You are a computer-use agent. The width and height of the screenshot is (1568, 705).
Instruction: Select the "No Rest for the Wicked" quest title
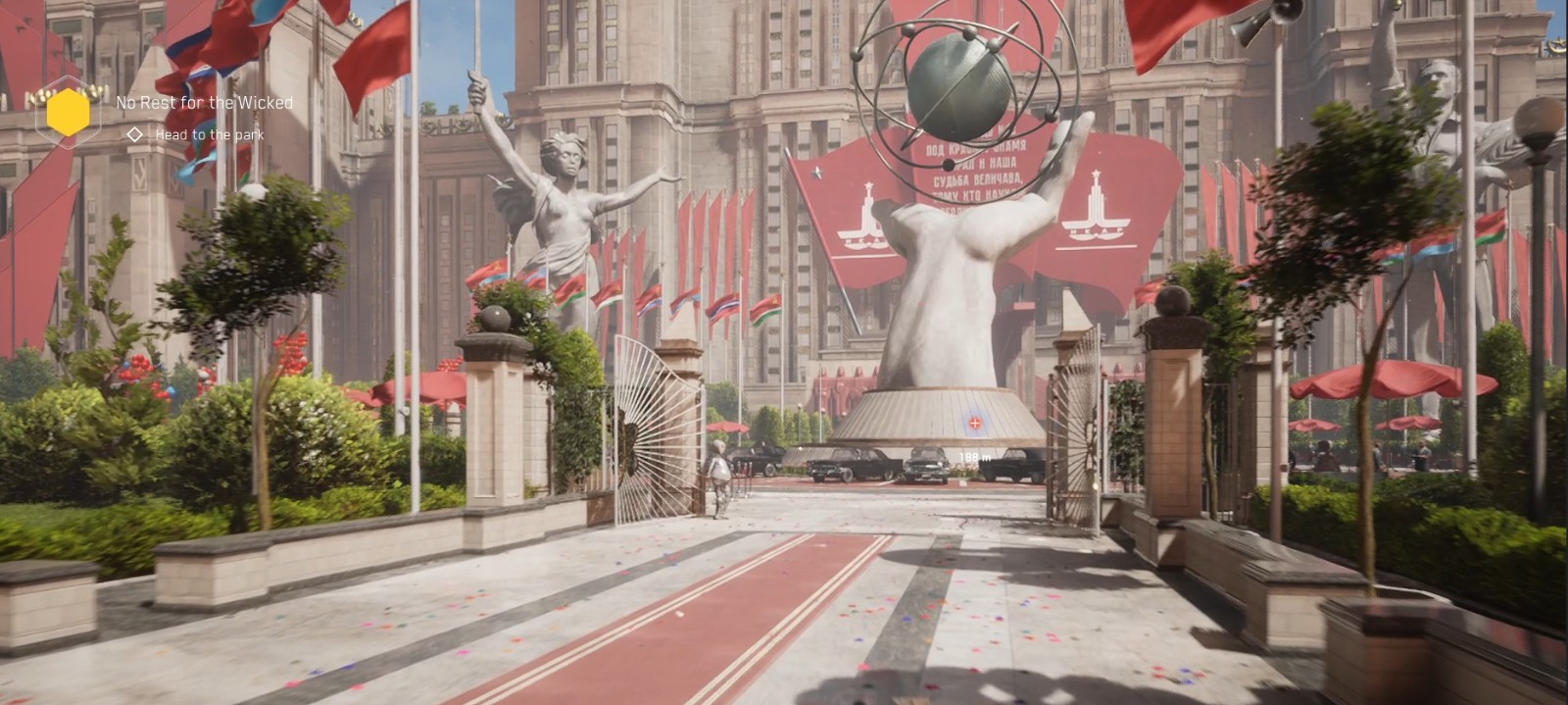pos(204,102)
